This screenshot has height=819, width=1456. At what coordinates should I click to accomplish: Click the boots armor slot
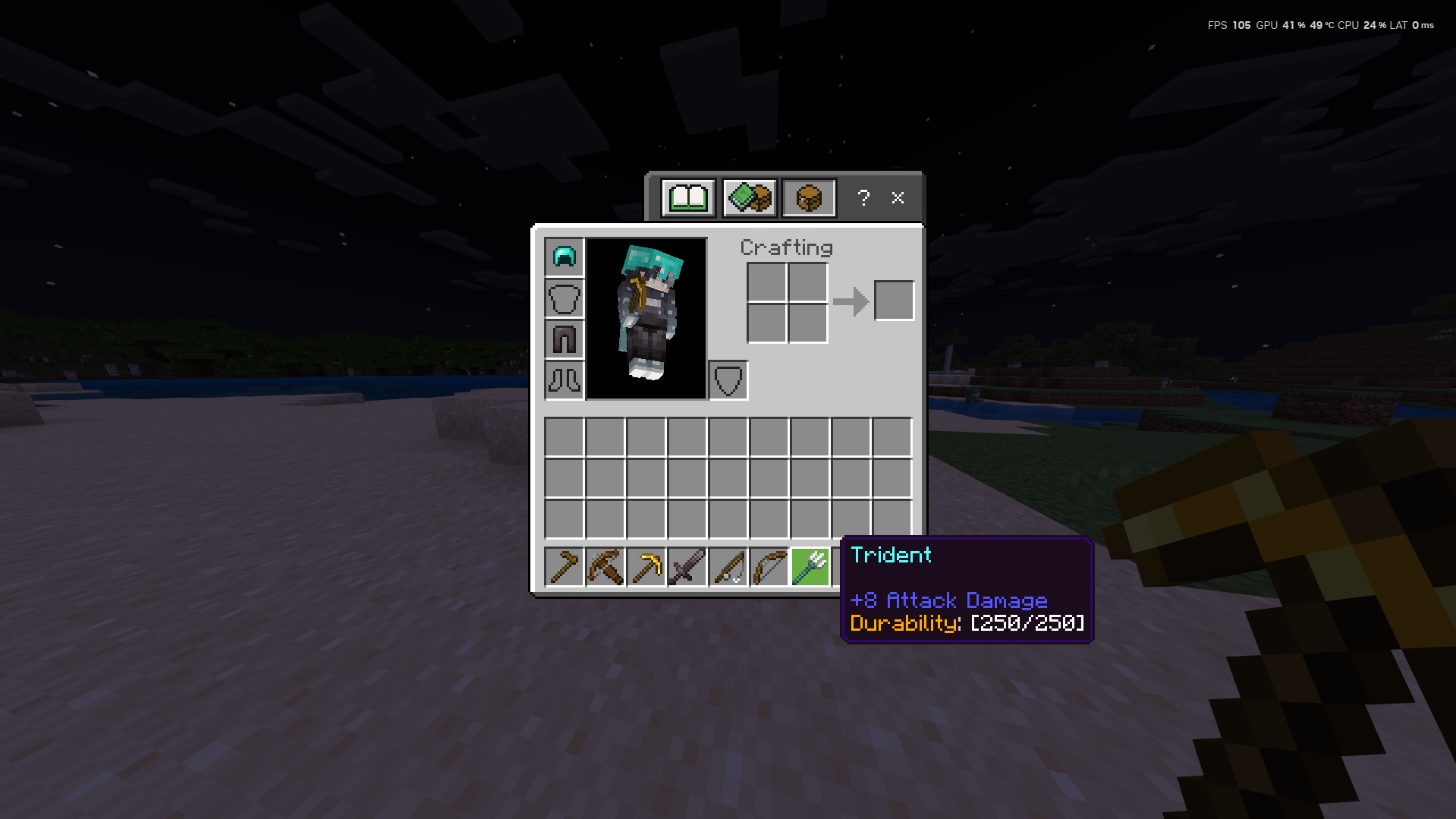pyautogui.click(x=563, y=381)
